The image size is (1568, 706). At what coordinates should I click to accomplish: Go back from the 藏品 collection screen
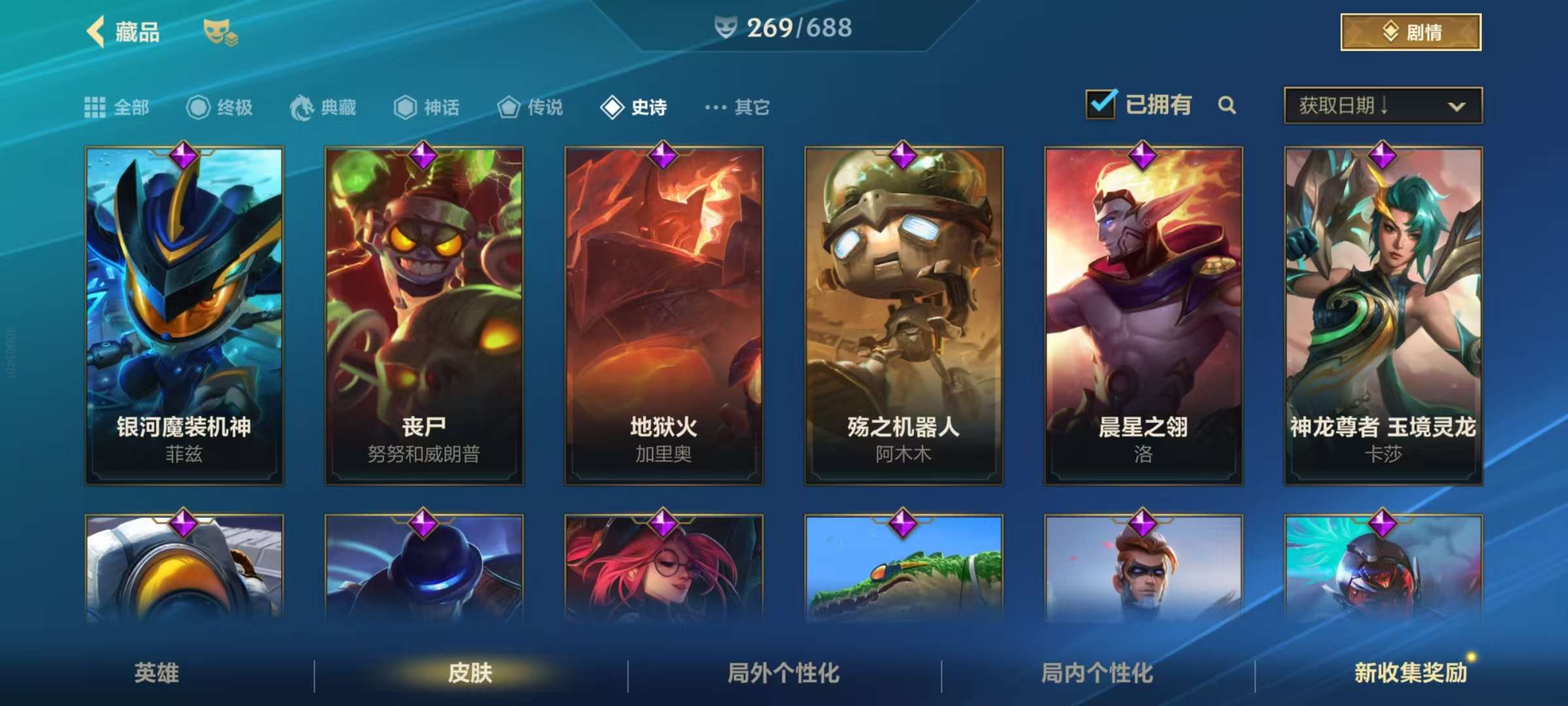(97, 31)
